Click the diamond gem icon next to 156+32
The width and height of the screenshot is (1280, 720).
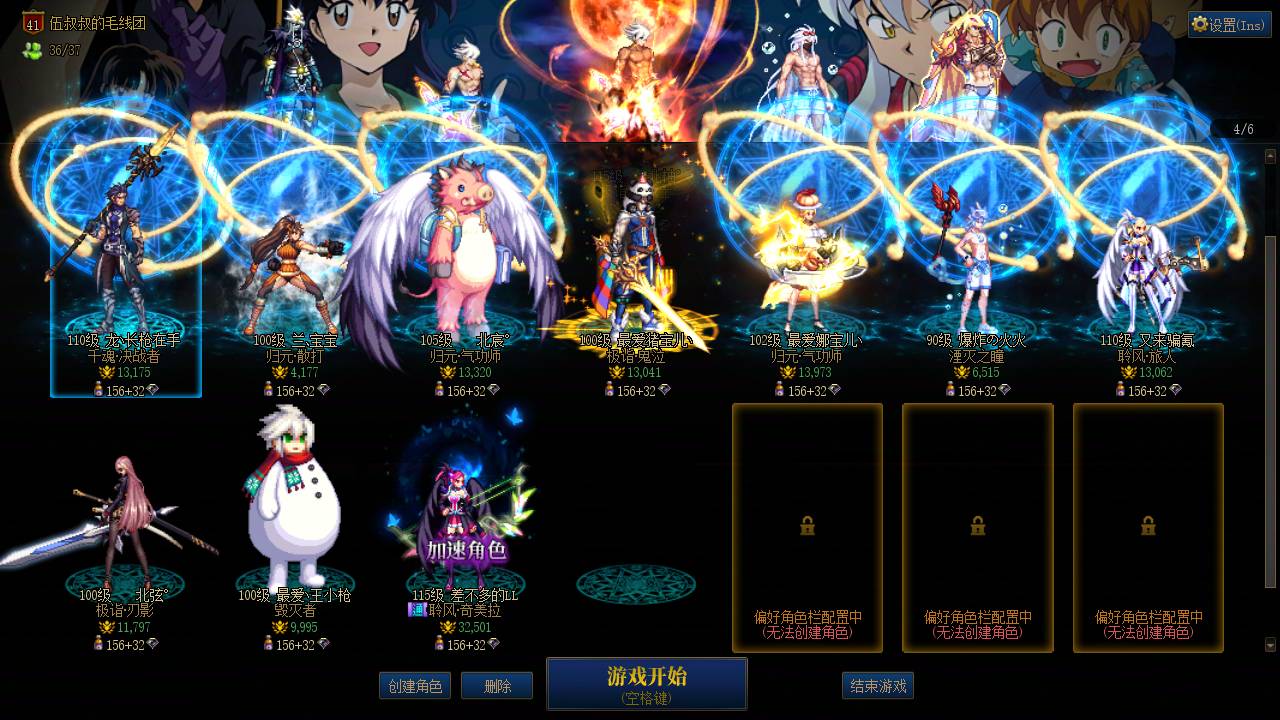[x=153, y=390]
